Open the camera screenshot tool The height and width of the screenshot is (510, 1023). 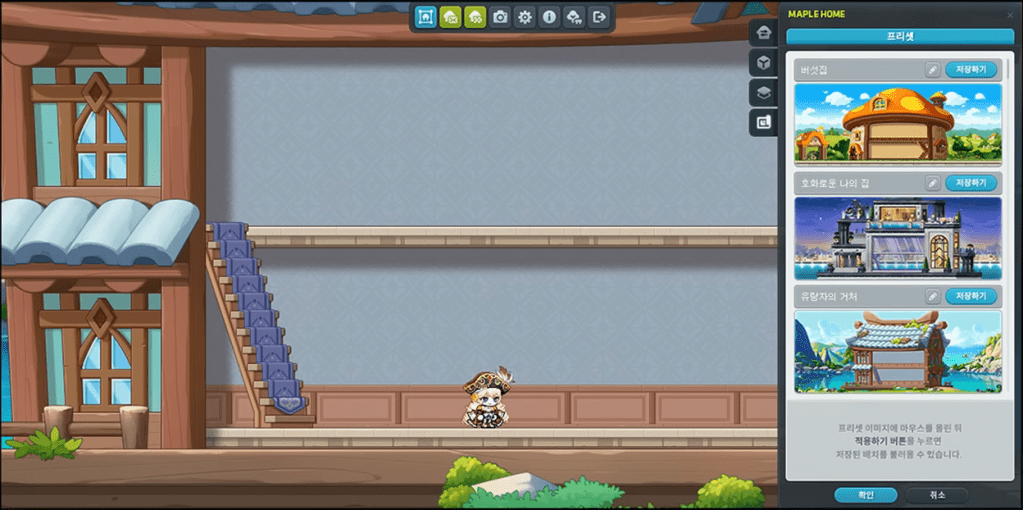point(500,17)
